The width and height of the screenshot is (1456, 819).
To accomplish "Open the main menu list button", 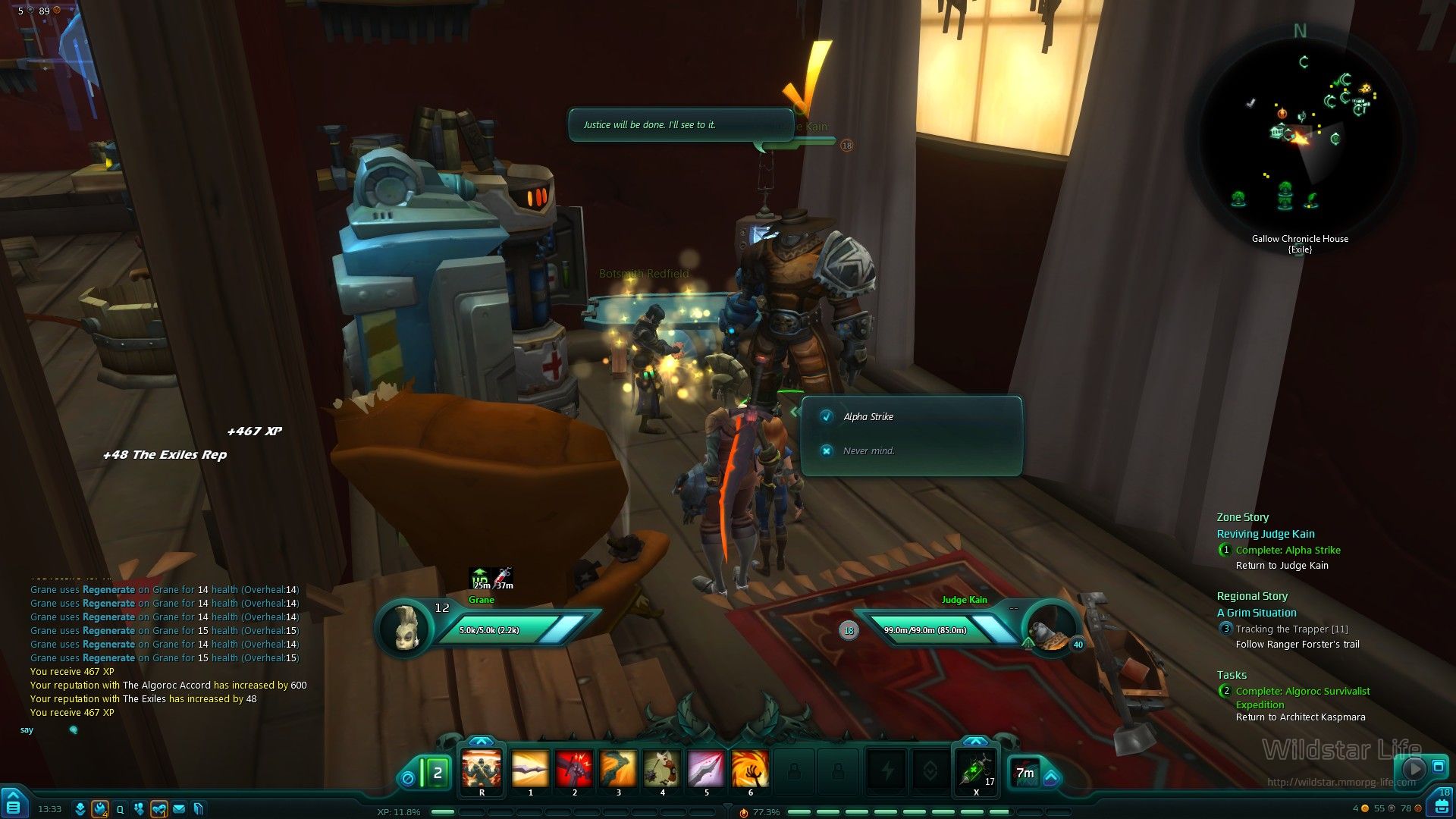I will [14, 805].
